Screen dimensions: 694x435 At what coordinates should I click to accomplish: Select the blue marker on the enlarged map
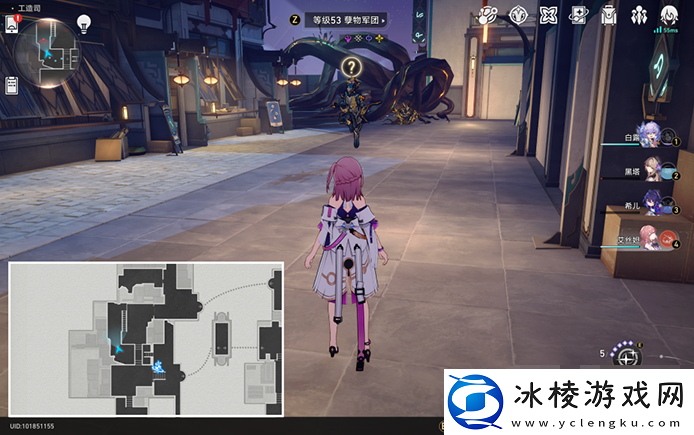coord(157,367)
